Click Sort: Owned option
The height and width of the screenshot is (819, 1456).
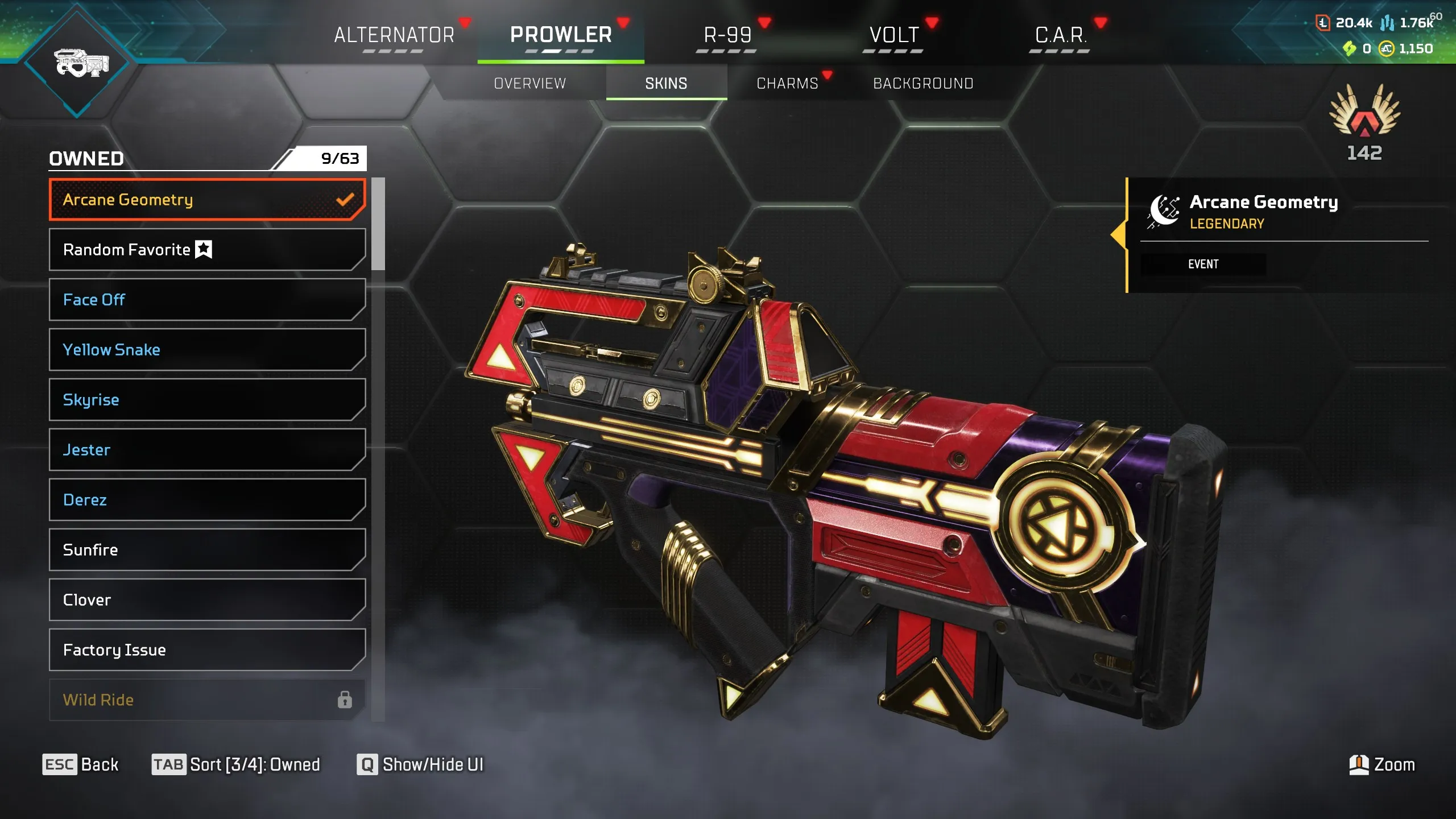(237, 764)
